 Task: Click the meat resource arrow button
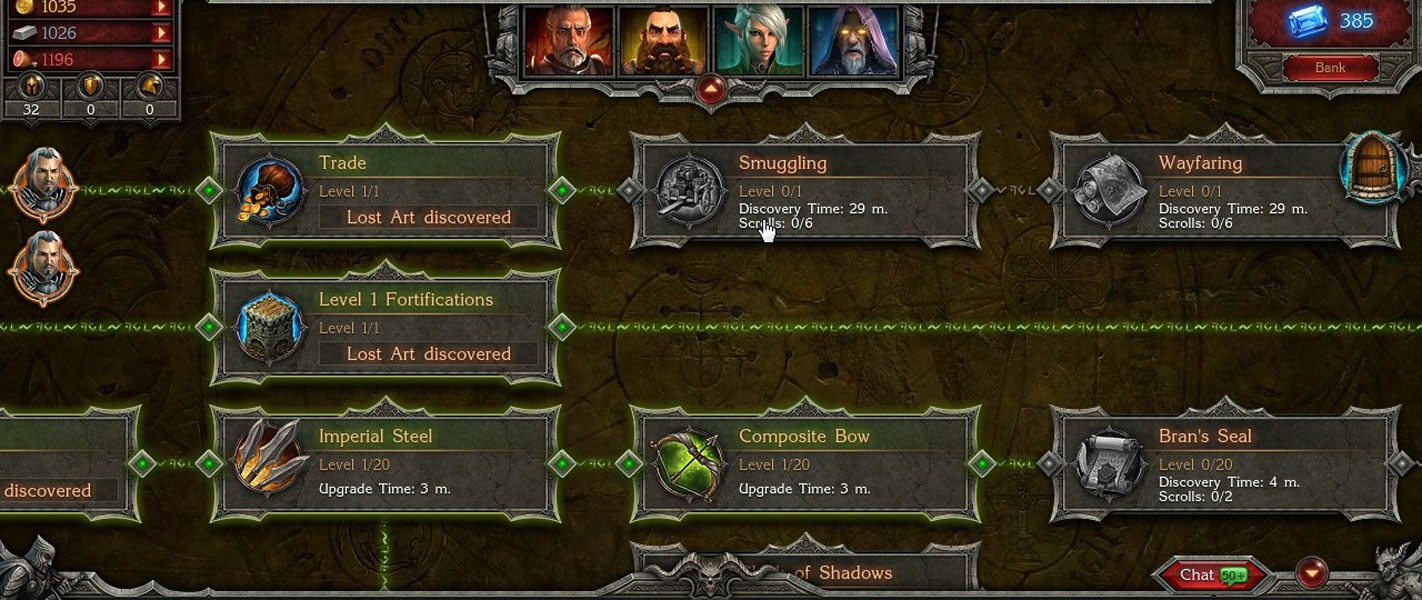[160, 59]
